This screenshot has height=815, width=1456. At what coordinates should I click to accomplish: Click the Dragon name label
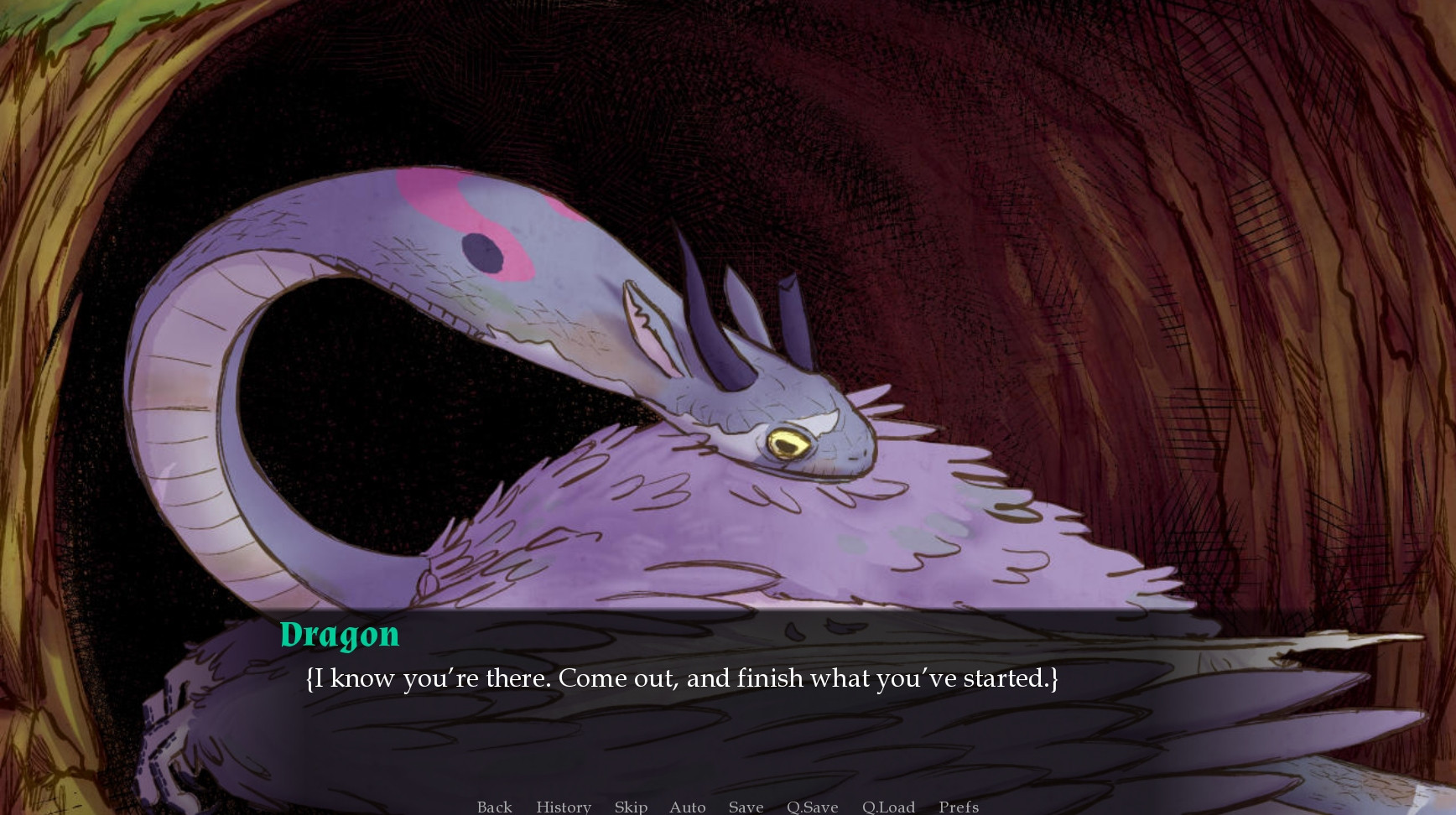point(341,635)
